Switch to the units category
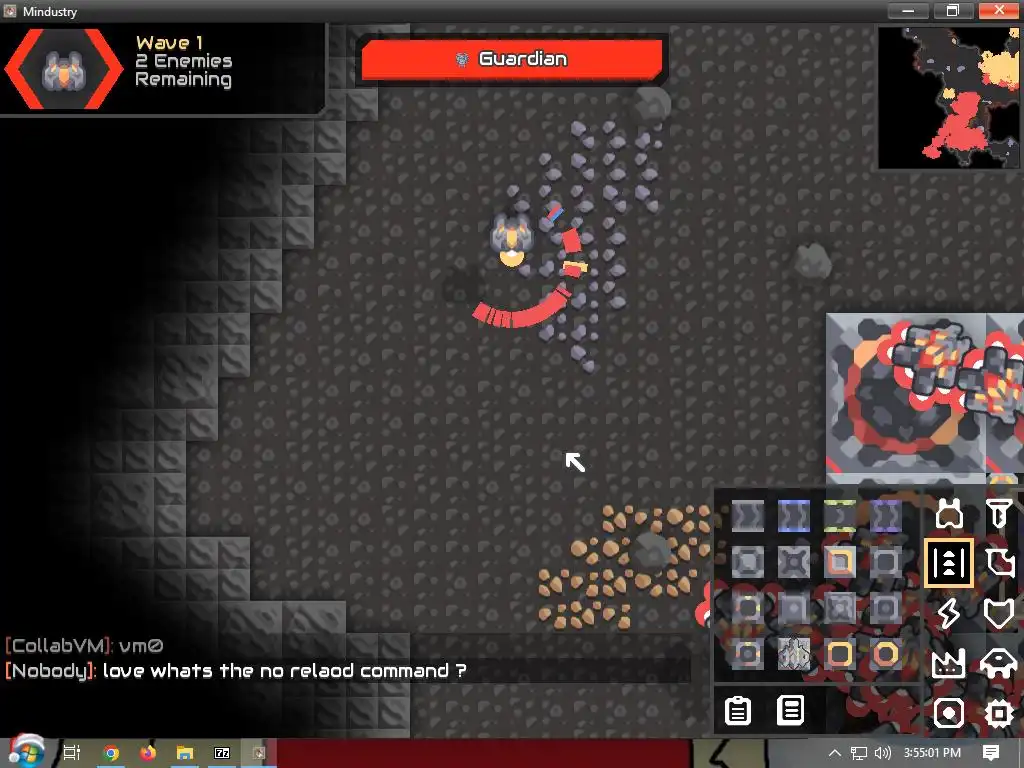Image resolution: width=1024 pixels, height=768 pixels. (x=999, y=662)
